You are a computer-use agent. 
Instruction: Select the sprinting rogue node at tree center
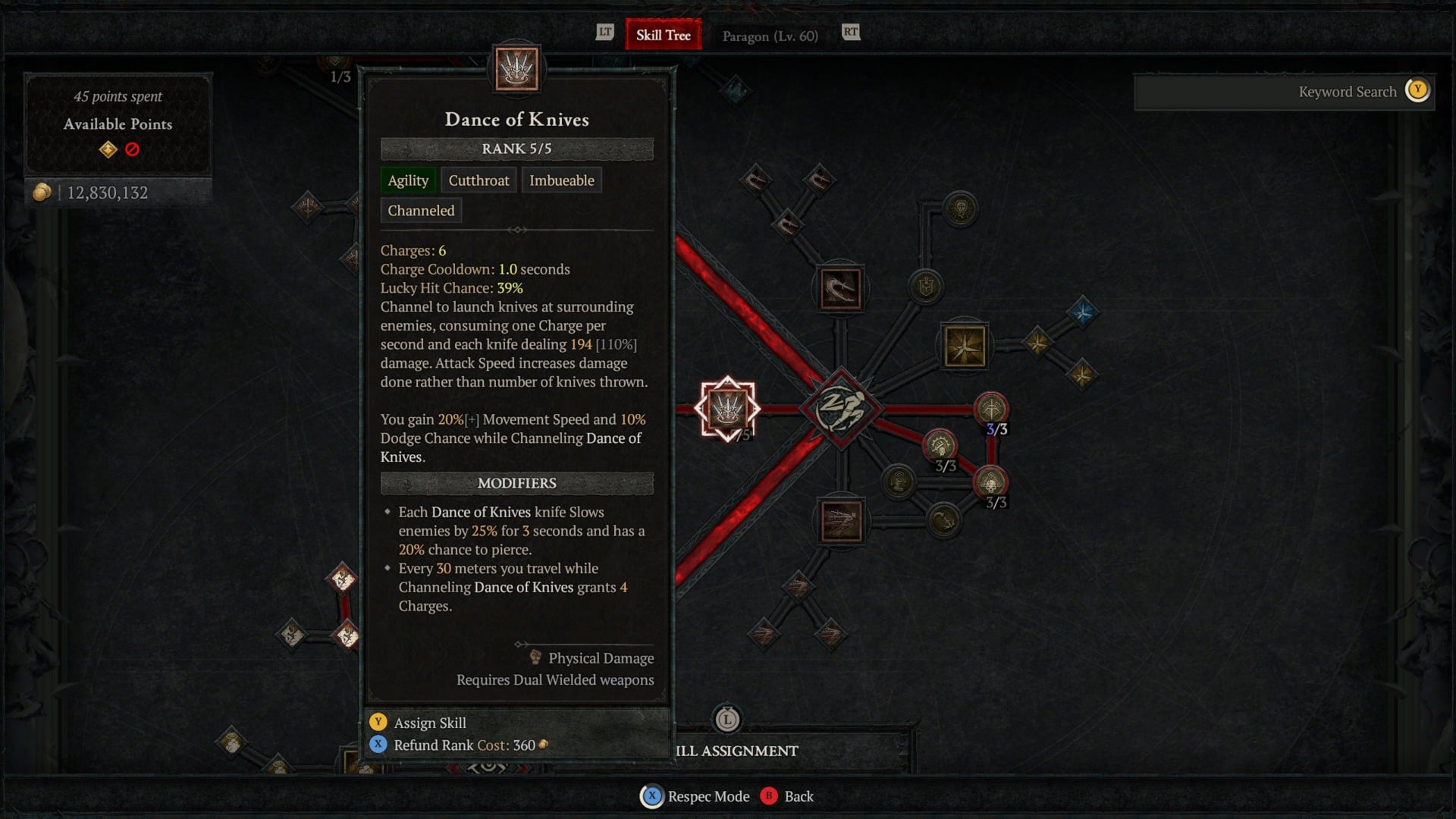842,409
